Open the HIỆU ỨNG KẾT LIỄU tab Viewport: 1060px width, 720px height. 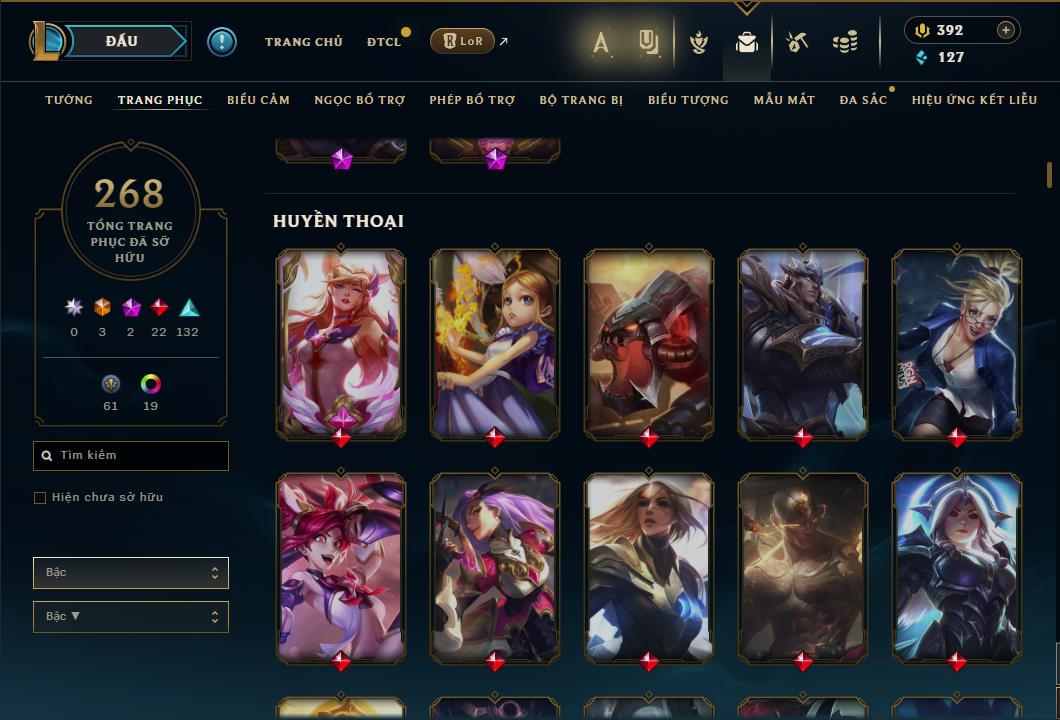click(974, 100)
